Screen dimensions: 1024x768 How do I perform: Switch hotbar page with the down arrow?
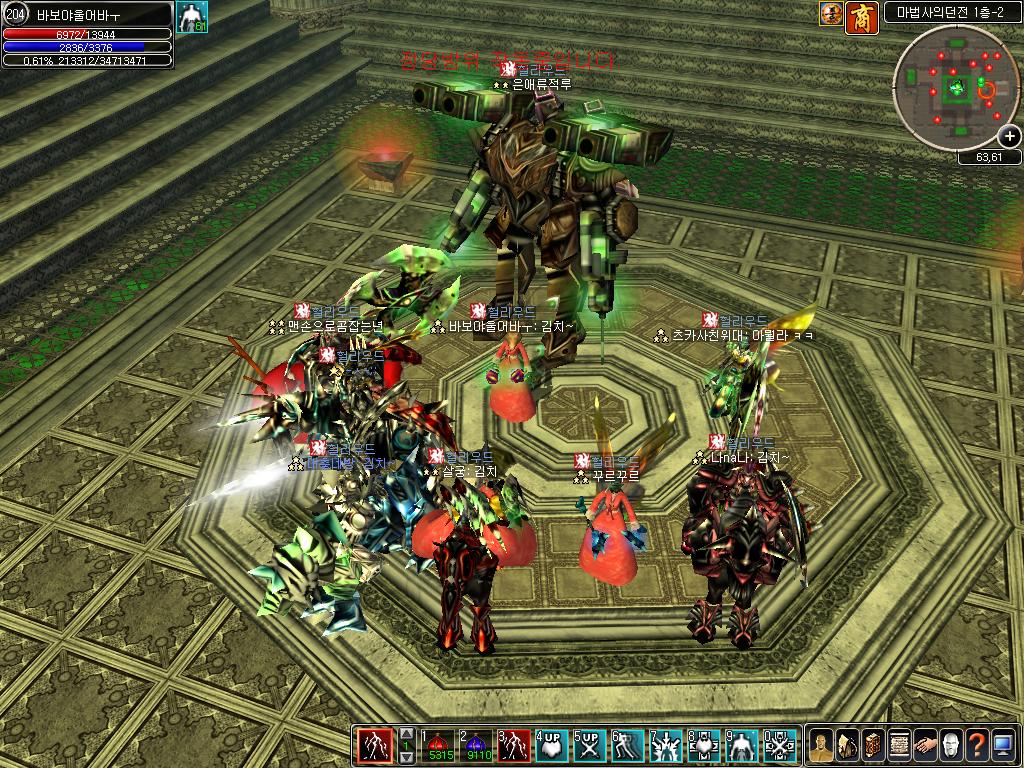[x=407, y=759]
